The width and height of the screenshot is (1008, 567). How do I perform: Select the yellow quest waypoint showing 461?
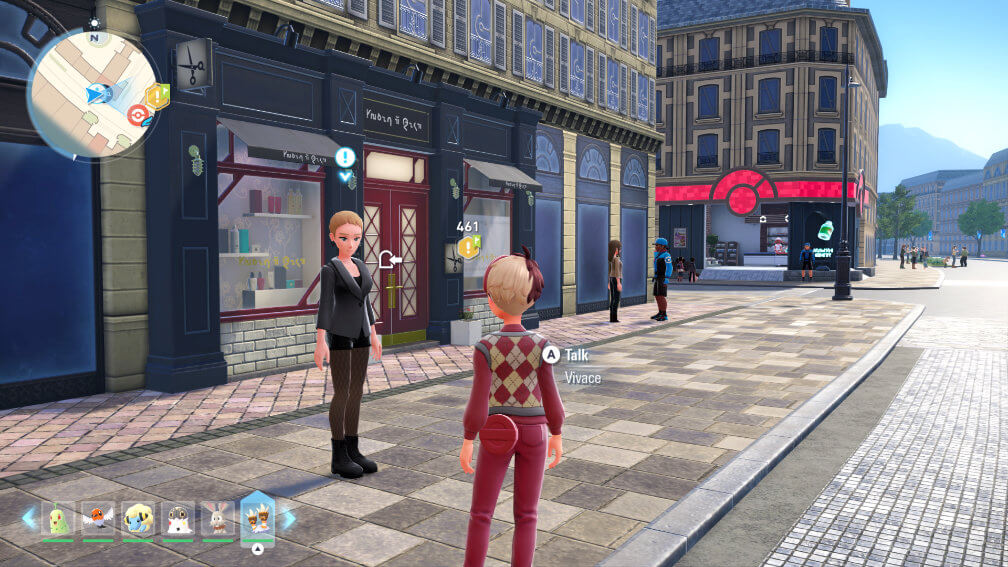coord(468,246)
